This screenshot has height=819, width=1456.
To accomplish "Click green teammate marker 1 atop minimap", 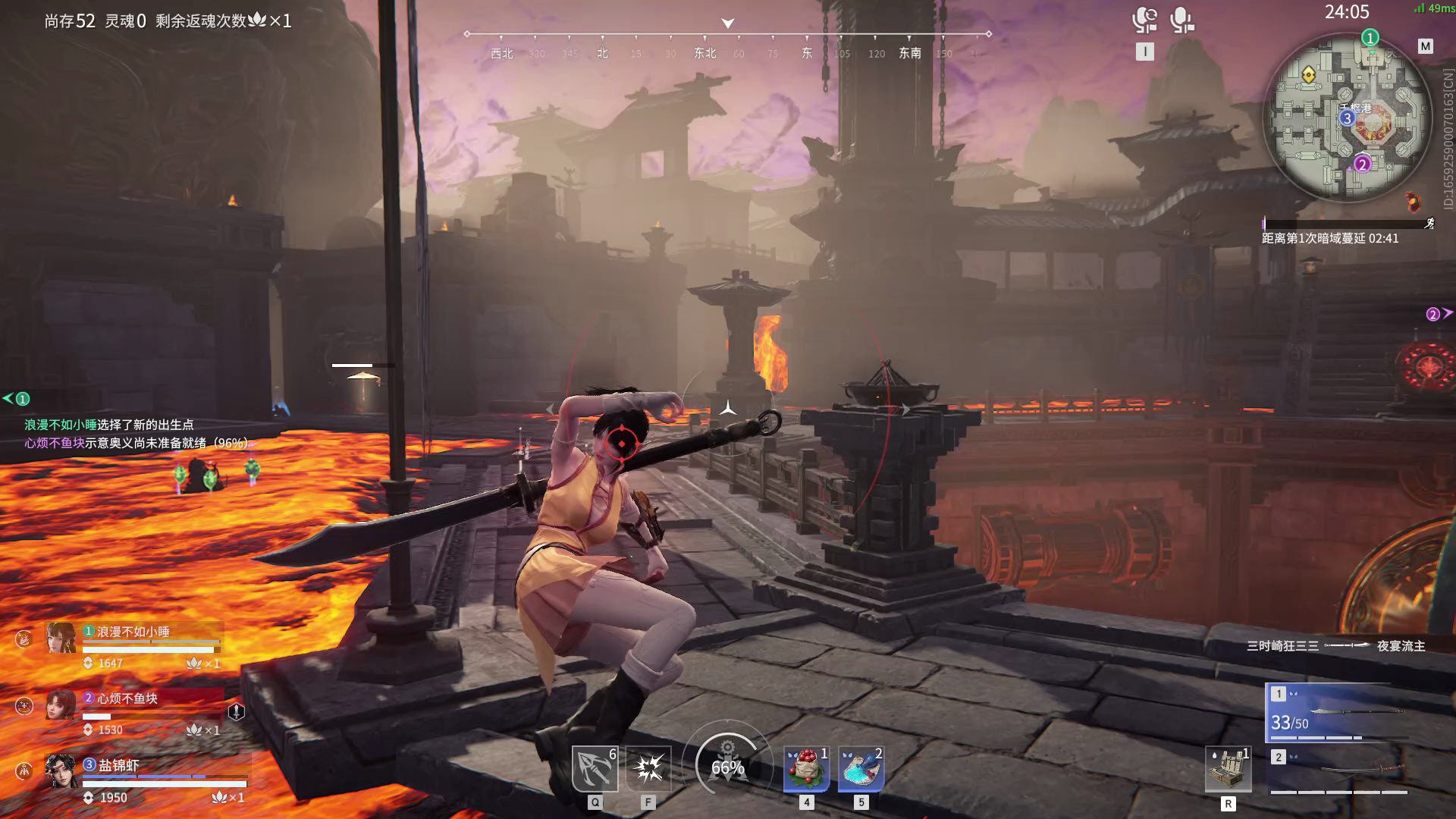I will [x=1370, y=37].
